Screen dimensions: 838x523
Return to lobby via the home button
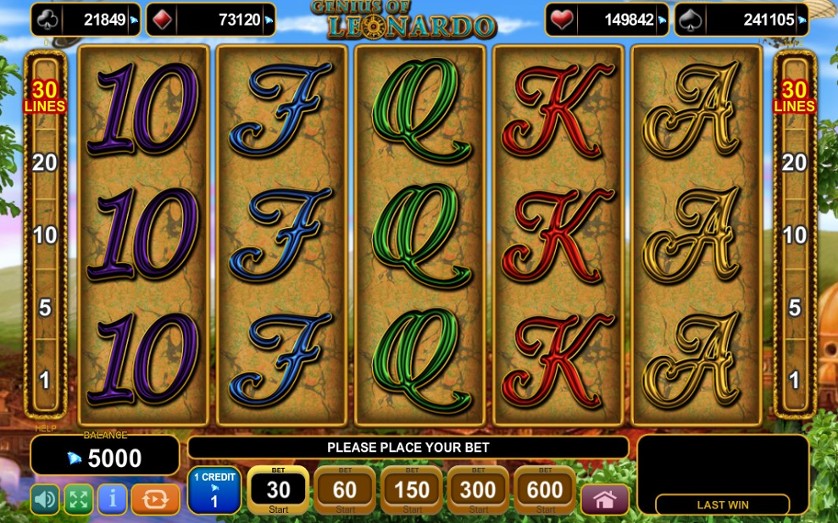[605, 499]
